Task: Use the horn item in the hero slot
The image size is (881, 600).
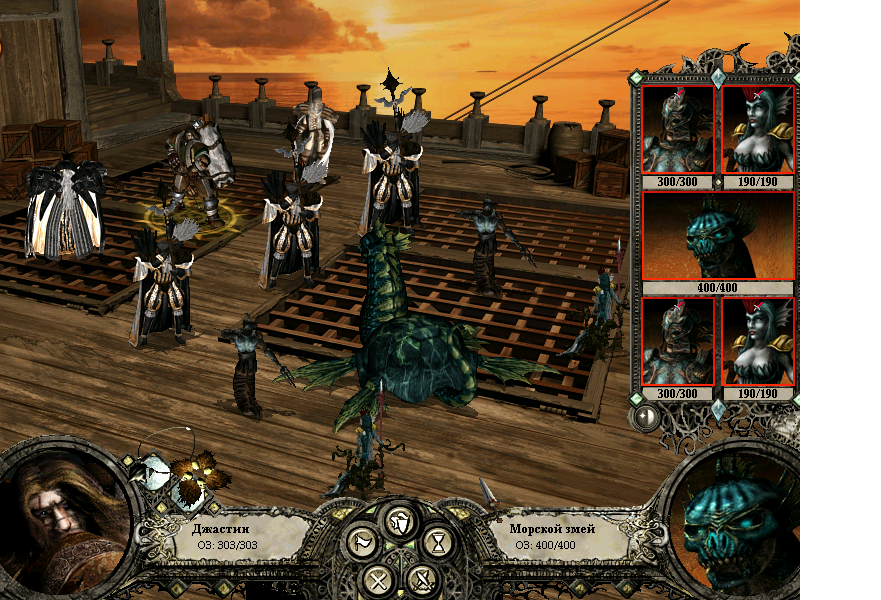Action: pos(150,472)
